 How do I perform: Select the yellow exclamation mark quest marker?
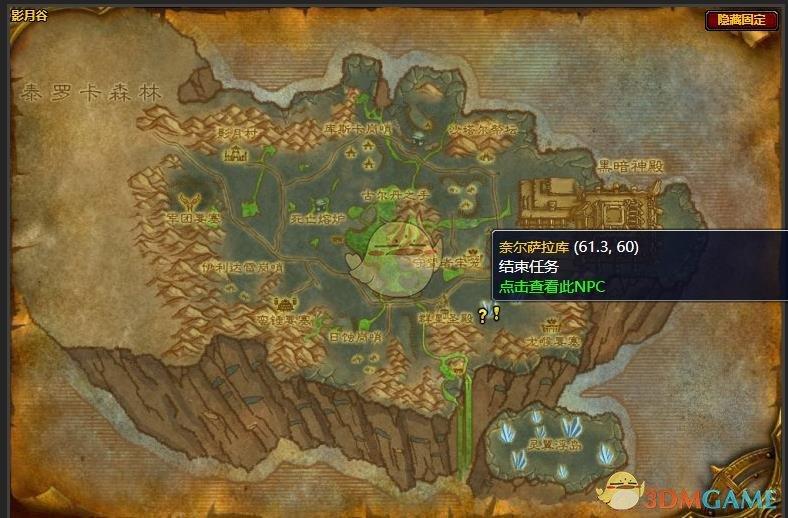tap(495, 313)
